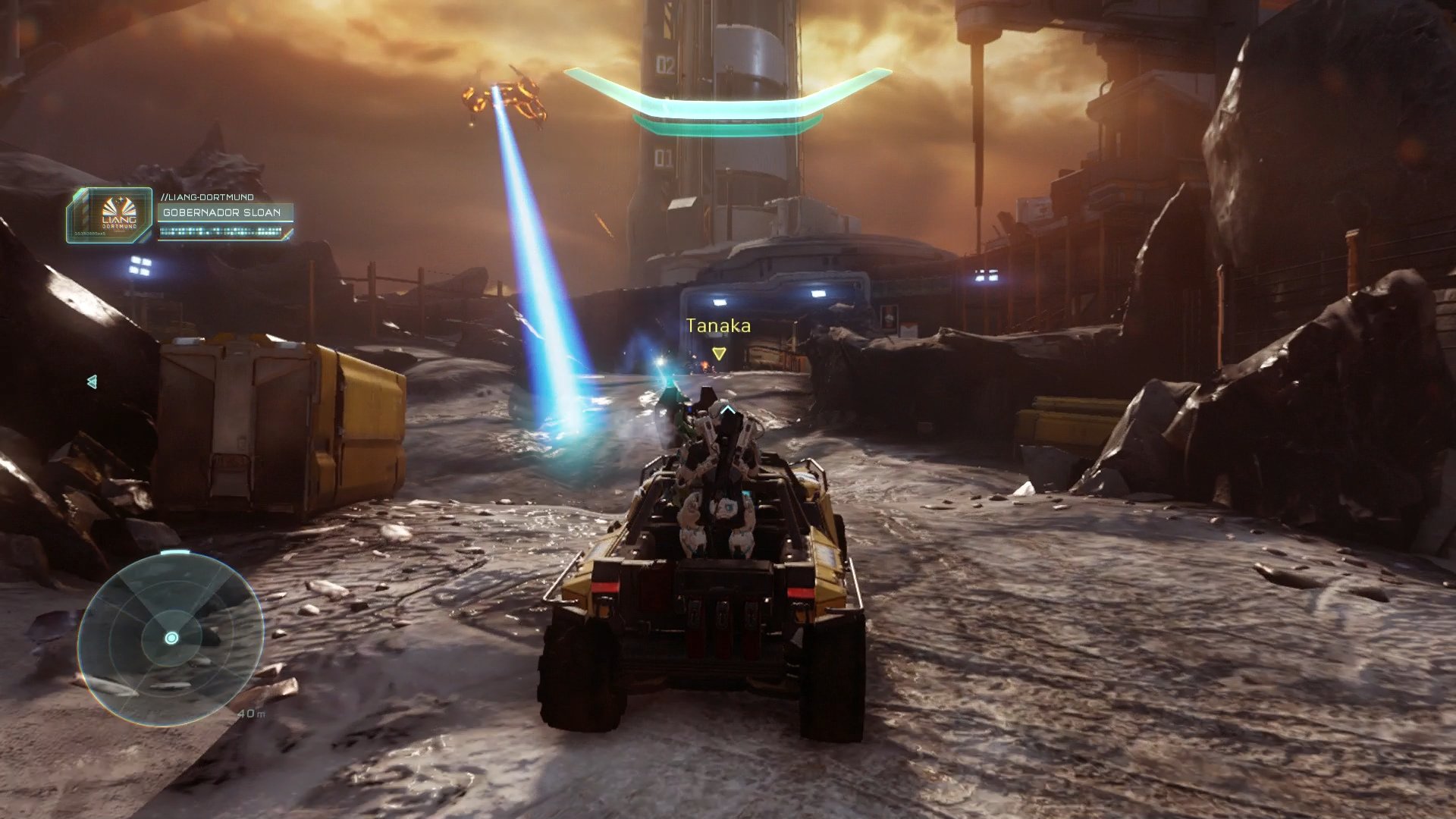The height and width of the screenshot is (819, 1456).
Task: Select the vehicle marker above the Warthog turret
Action: (x=729, y=409)
